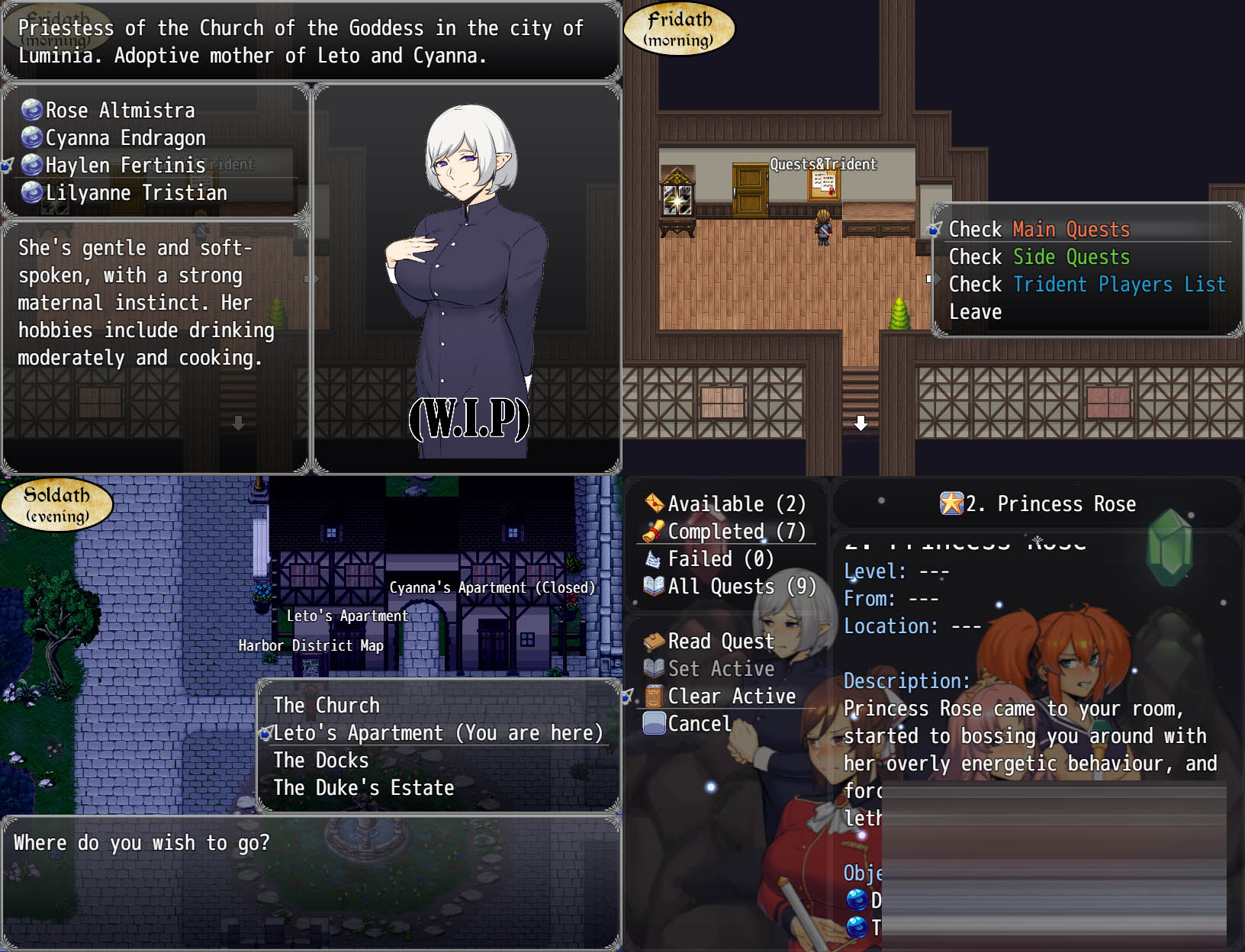Choose "Check Main Quests" from the menu
Image resolution: width=1245 pixels, height=952 pixels.
click(x=1040, y=229)
